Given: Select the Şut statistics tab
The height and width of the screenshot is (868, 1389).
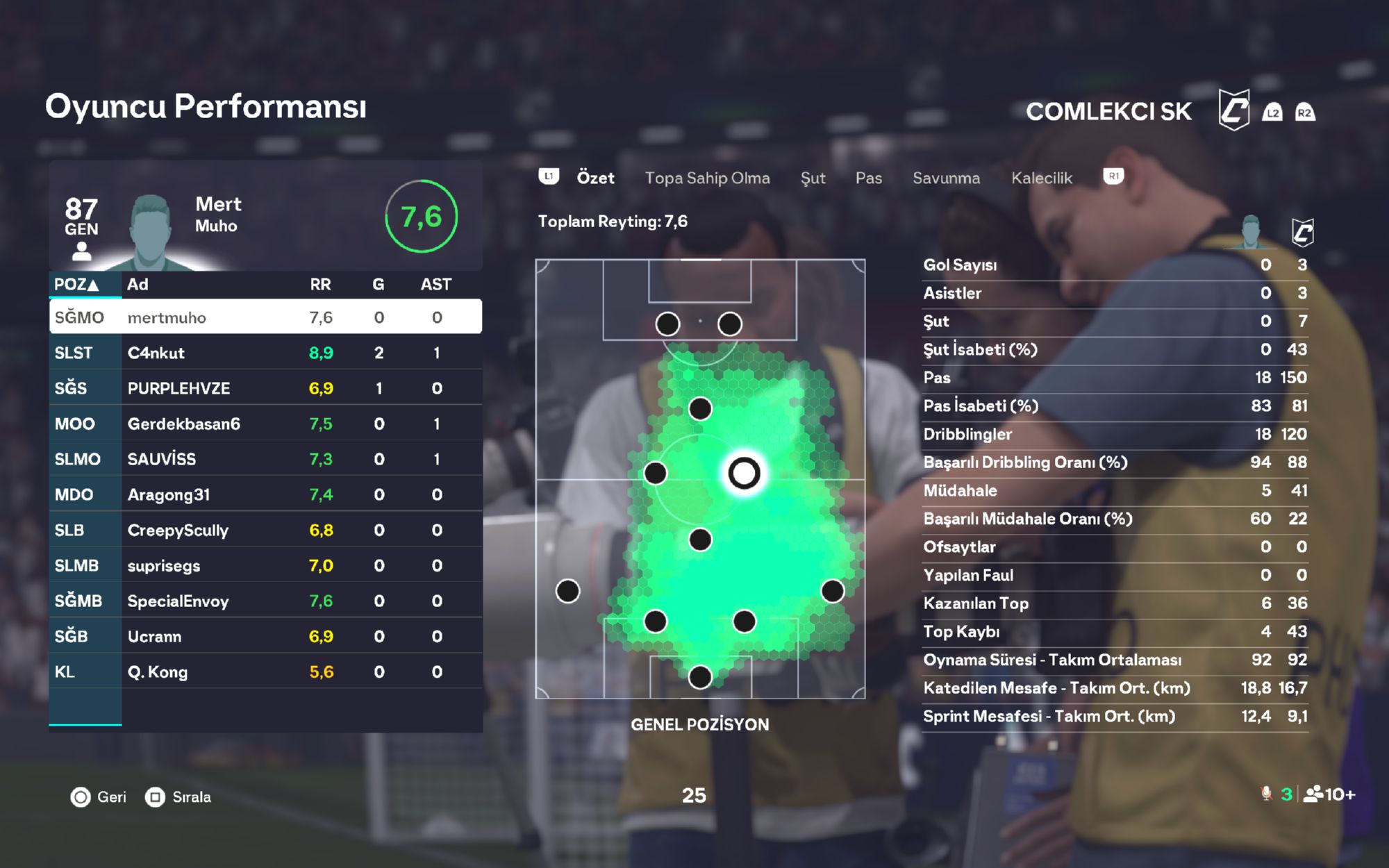Looking at the screenshot, I should (x=813, y=178).
